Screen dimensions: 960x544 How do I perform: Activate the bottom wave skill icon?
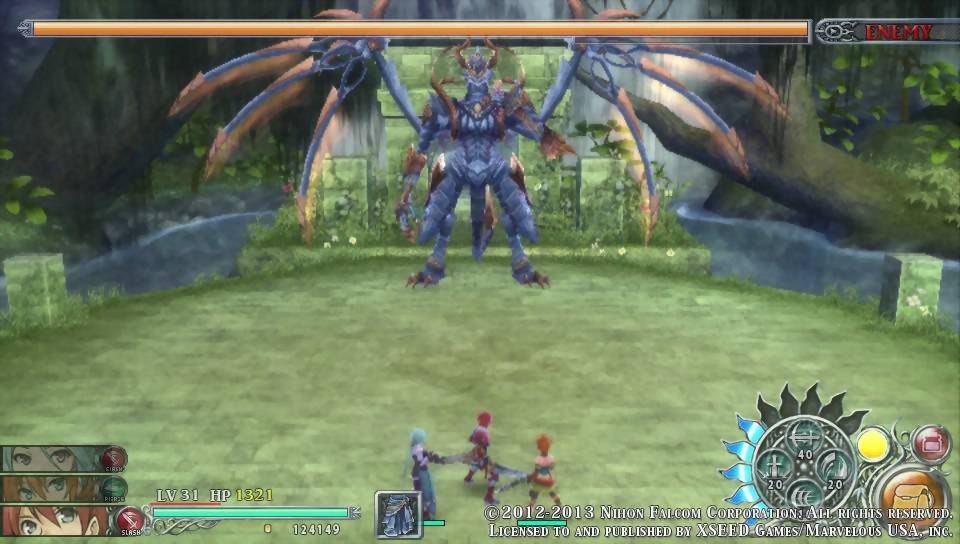(x=804, y=496)
